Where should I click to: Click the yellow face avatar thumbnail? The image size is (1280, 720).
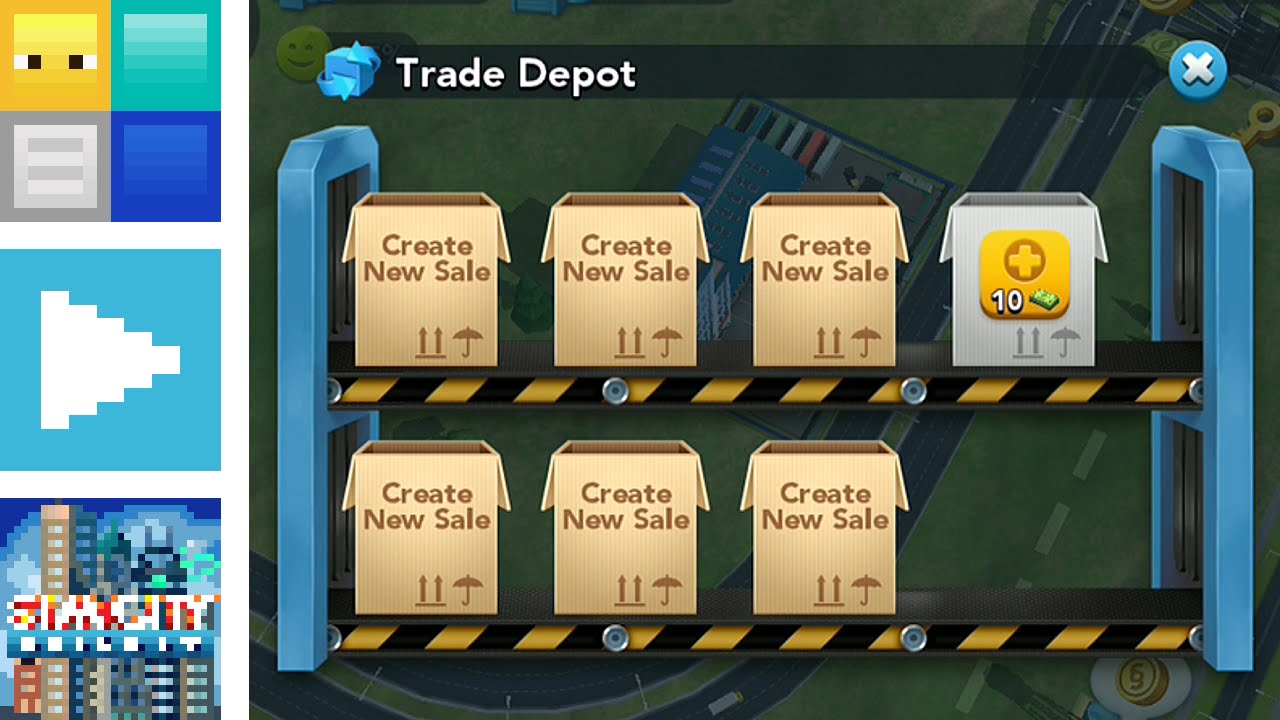coord(55,55)
